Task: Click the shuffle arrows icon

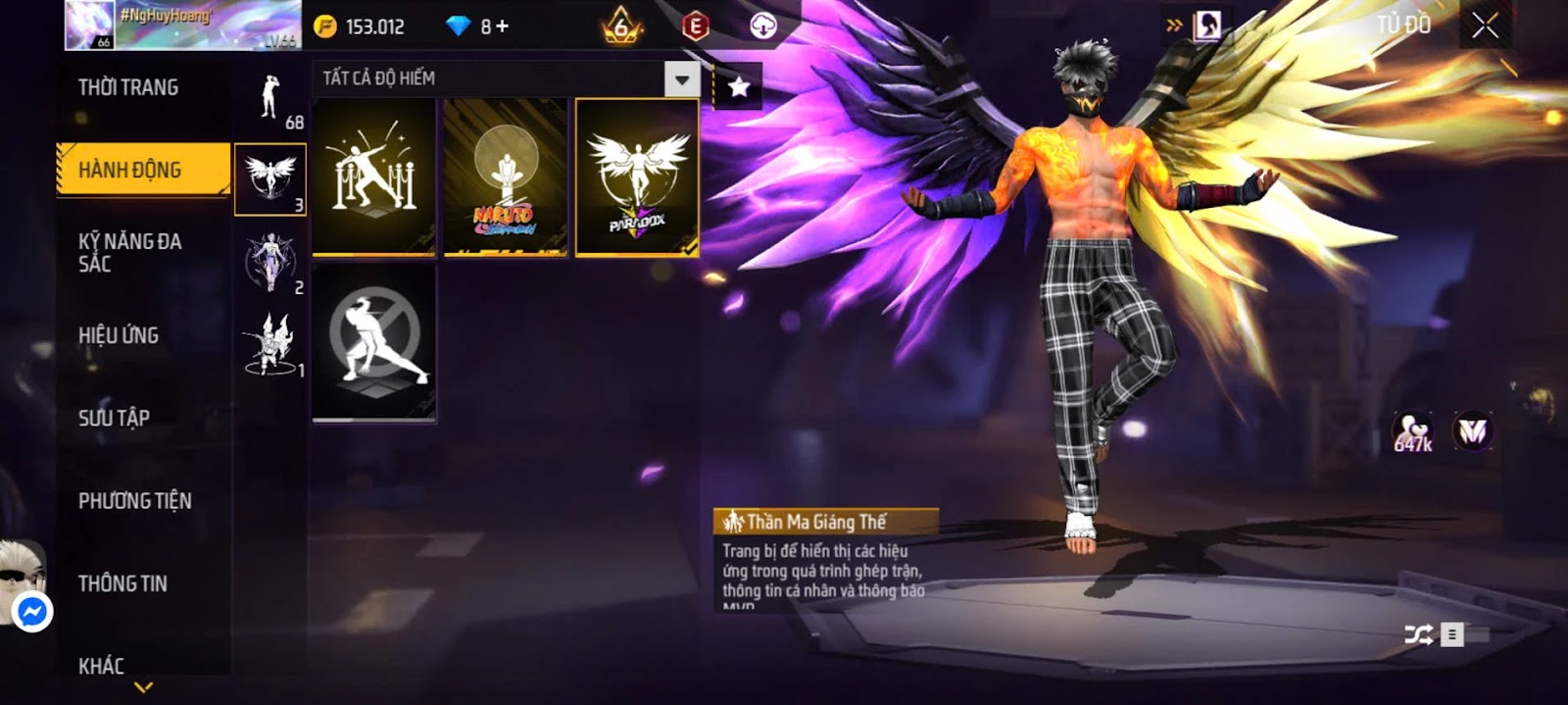Action: click(x=1418, y=635)
